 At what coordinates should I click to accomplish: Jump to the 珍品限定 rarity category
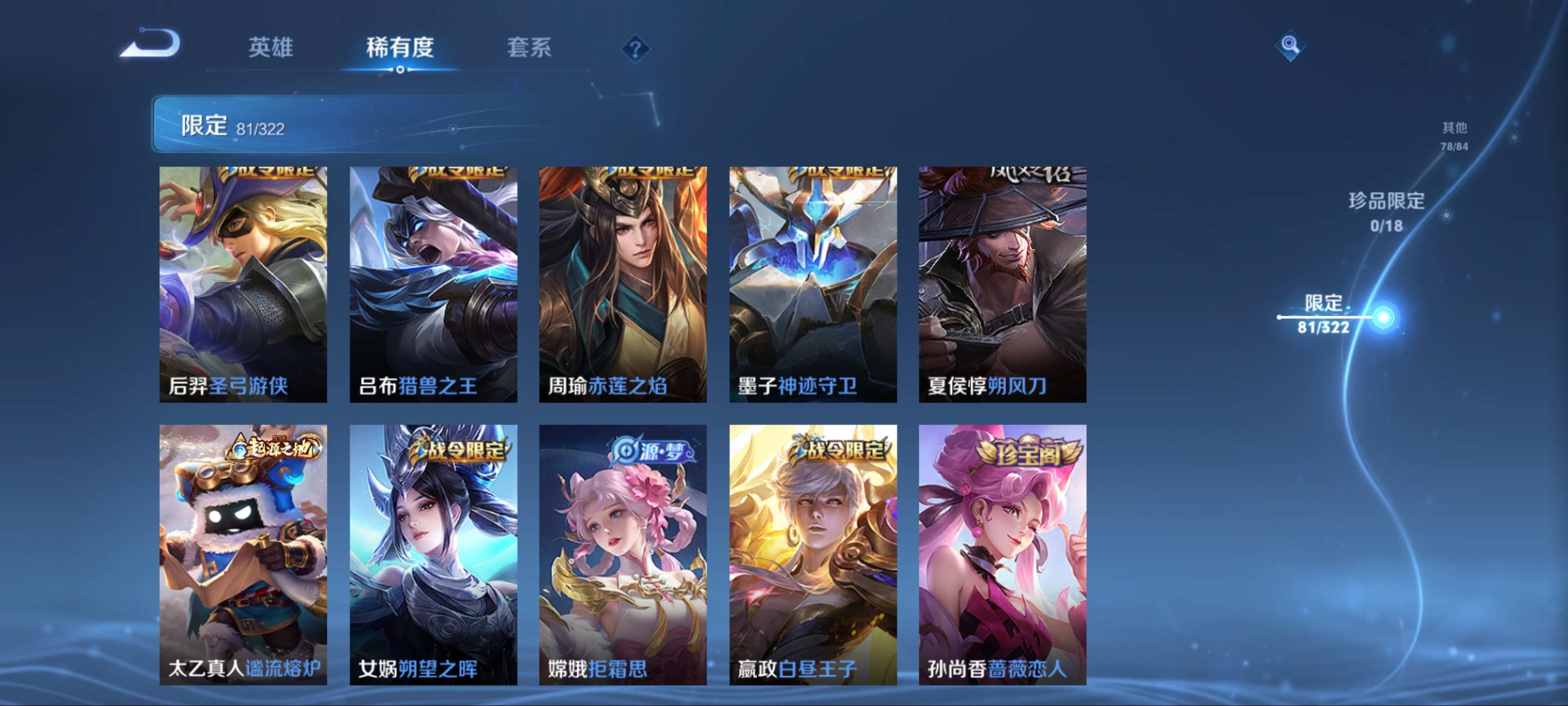click(1387, 211)
